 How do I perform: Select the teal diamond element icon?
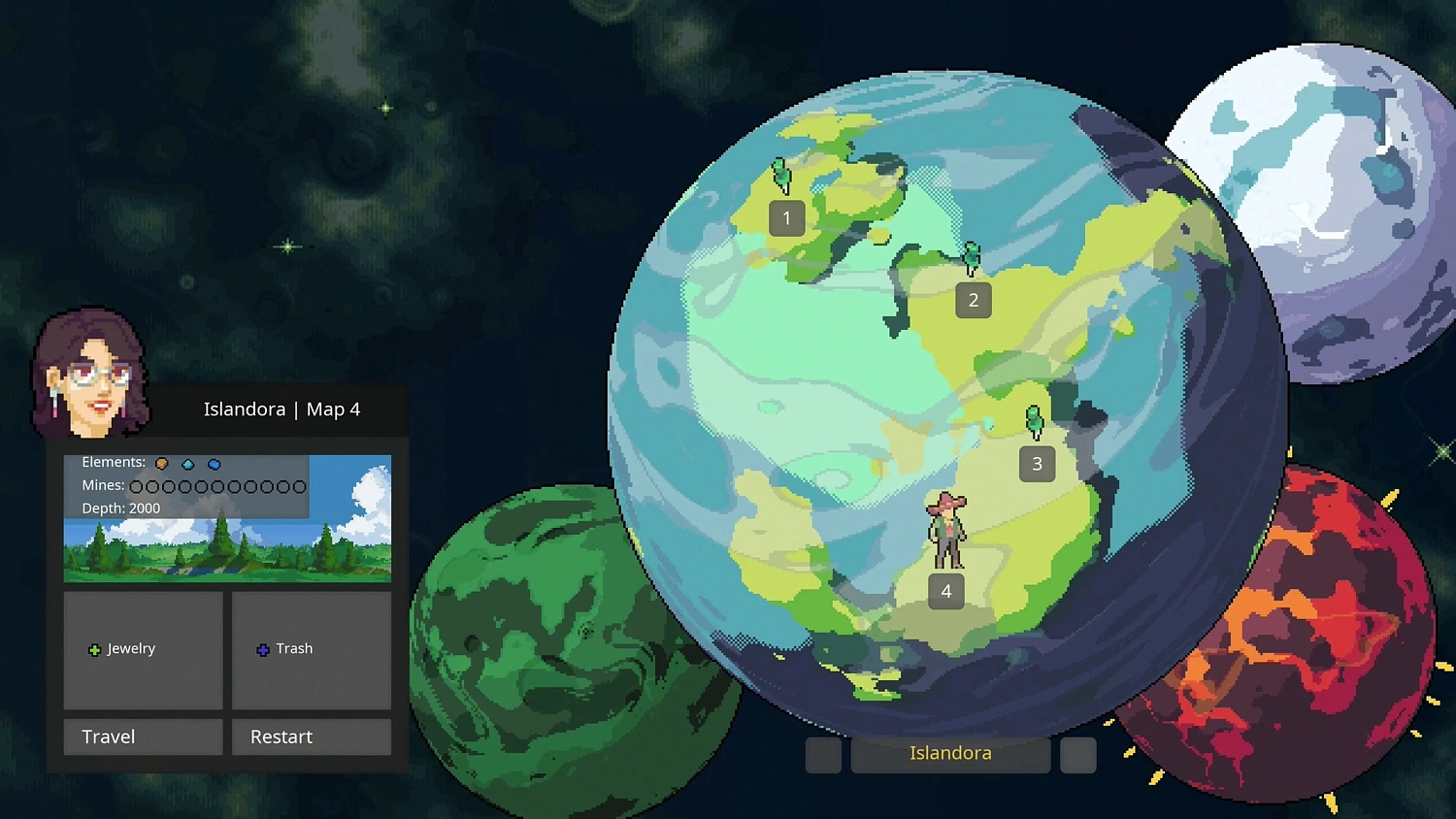click(x=187, y=464)
